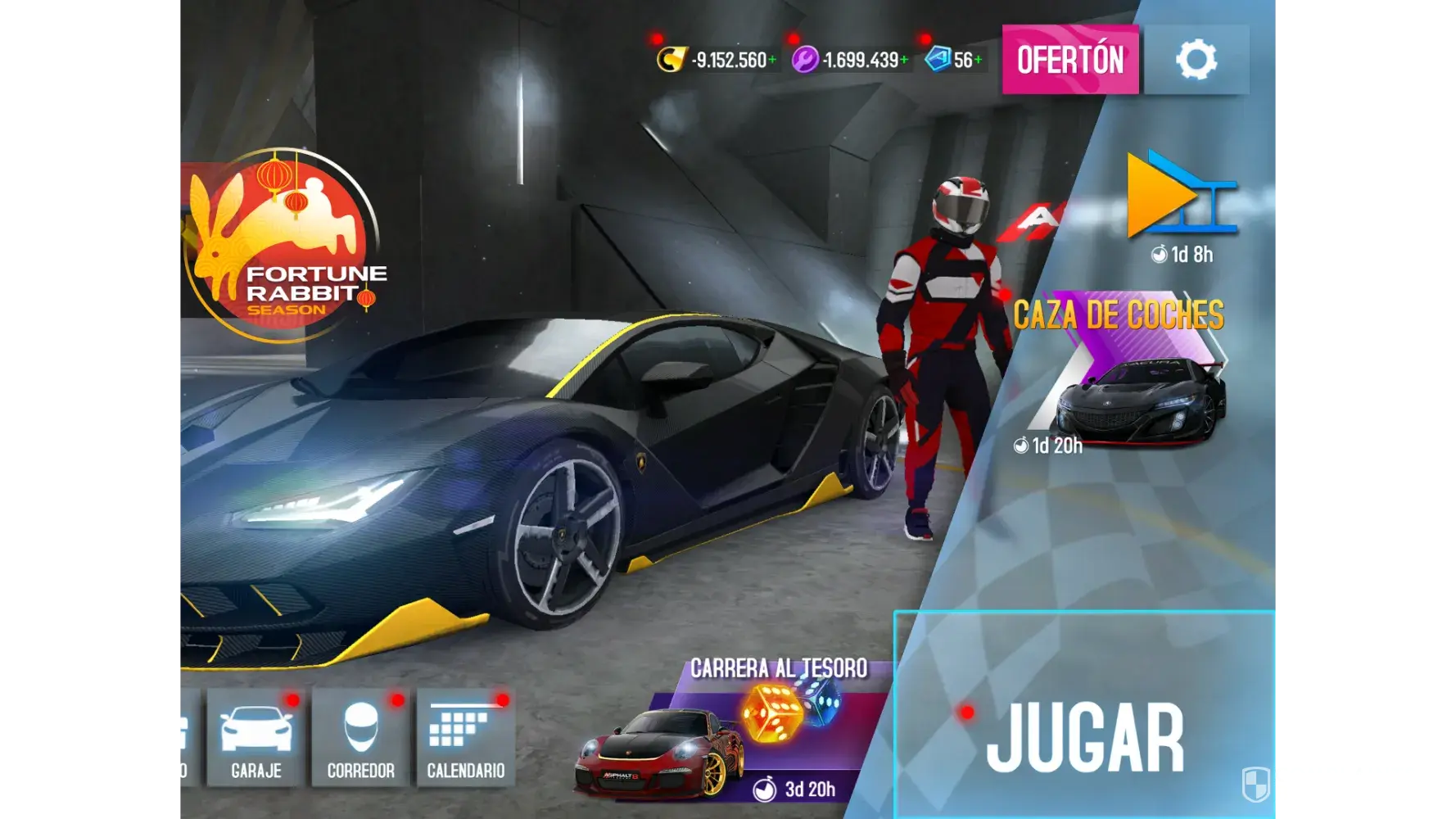1456x819 pixels.
Task: Add more gold credits currency
Action: click(x=772, y=60)
